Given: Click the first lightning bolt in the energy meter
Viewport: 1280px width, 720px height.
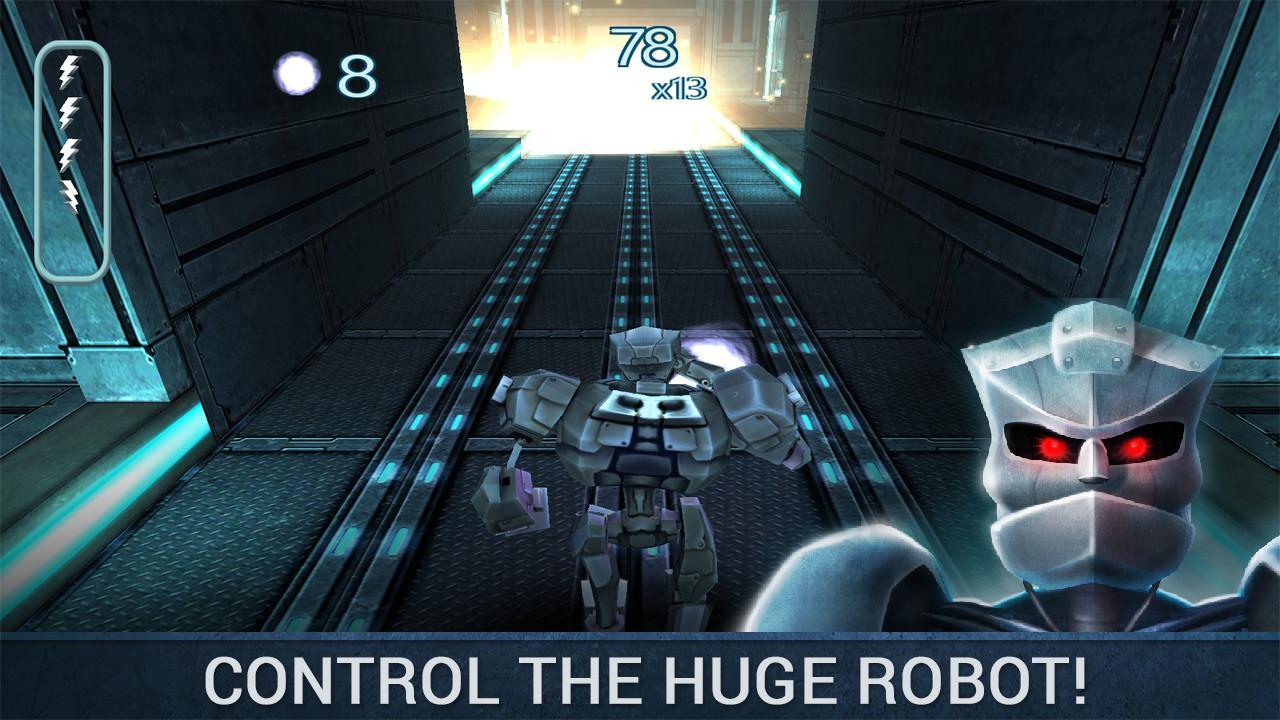Looking at the screenshot, I should (71, 70).
